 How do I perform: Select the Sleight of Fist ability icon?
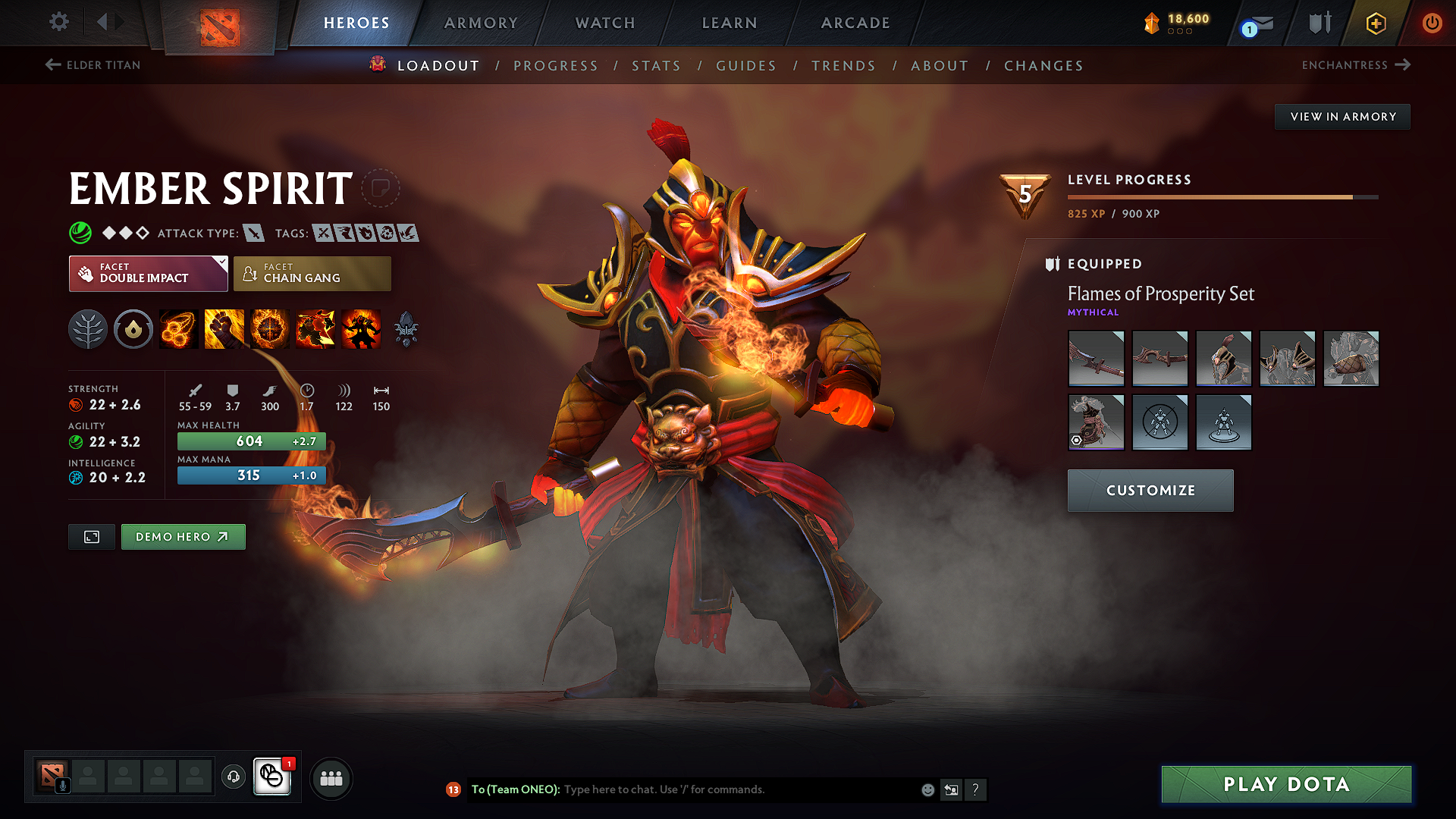[224, 328]
